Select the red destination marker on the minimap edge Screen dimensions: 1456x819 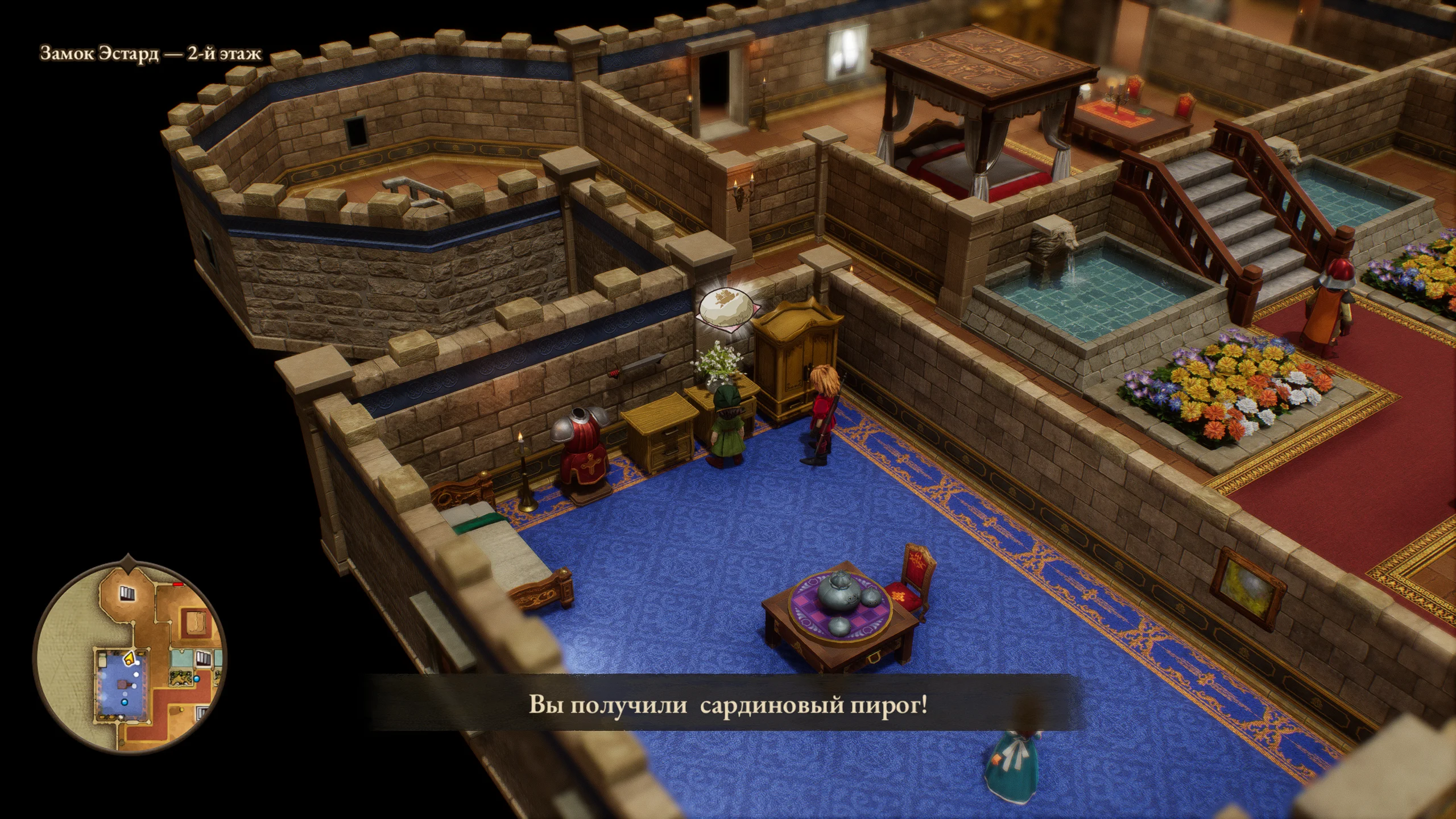pos(178,584)
